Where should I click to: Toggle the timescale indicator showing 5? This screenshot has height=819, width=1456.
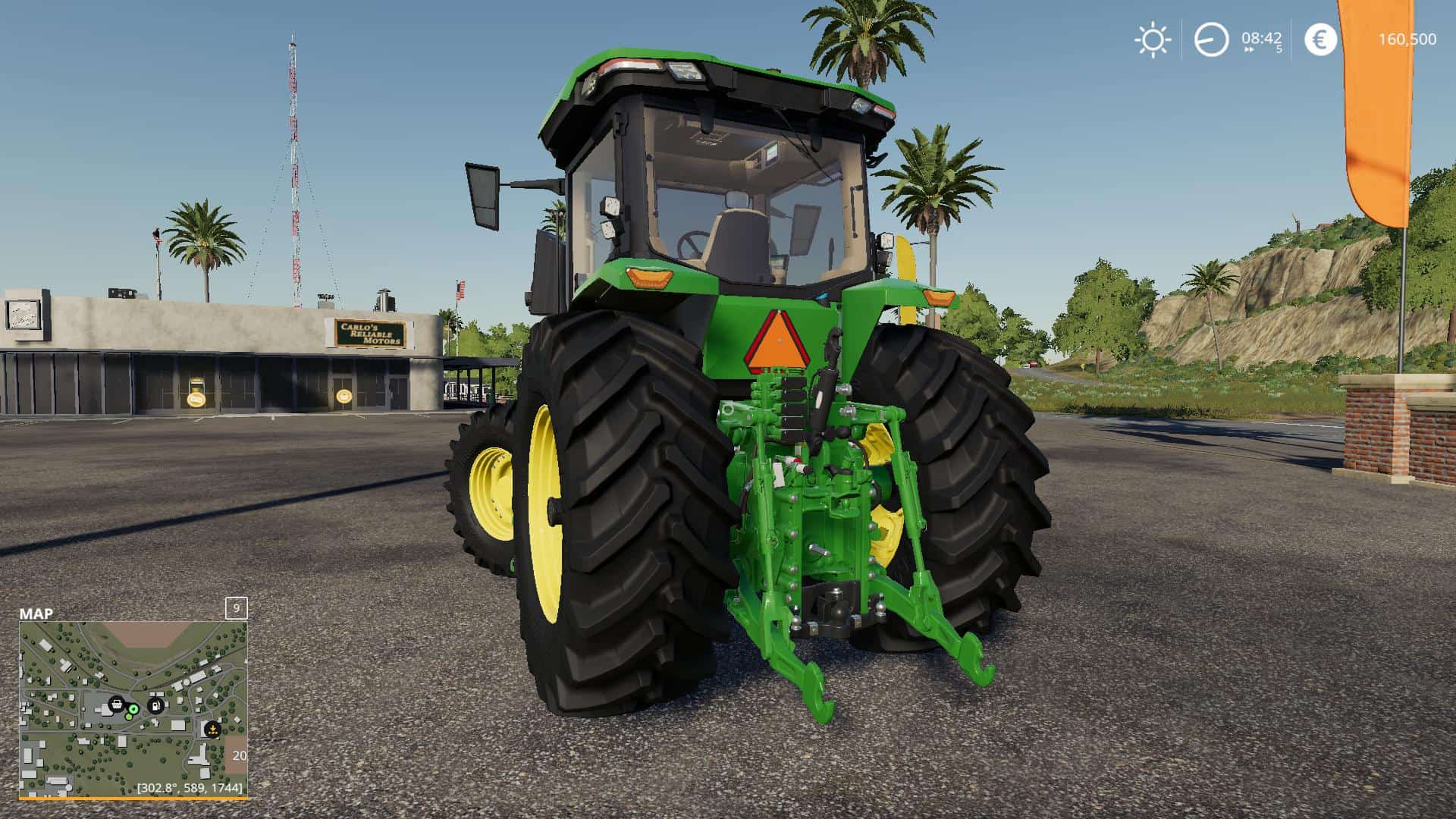point(1280,49)
